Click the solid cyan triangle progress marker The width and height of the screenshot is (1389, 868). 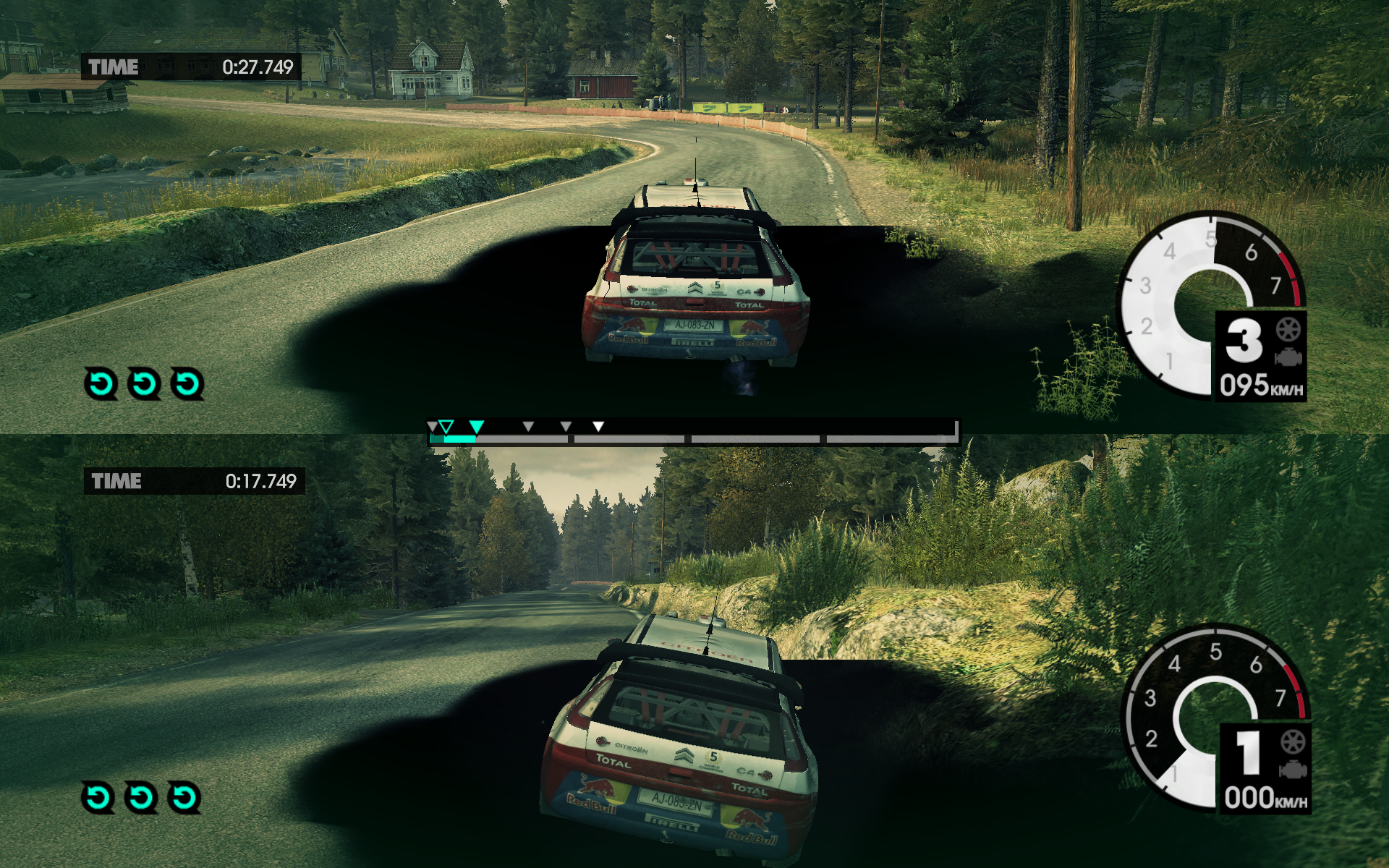(476, 426)
